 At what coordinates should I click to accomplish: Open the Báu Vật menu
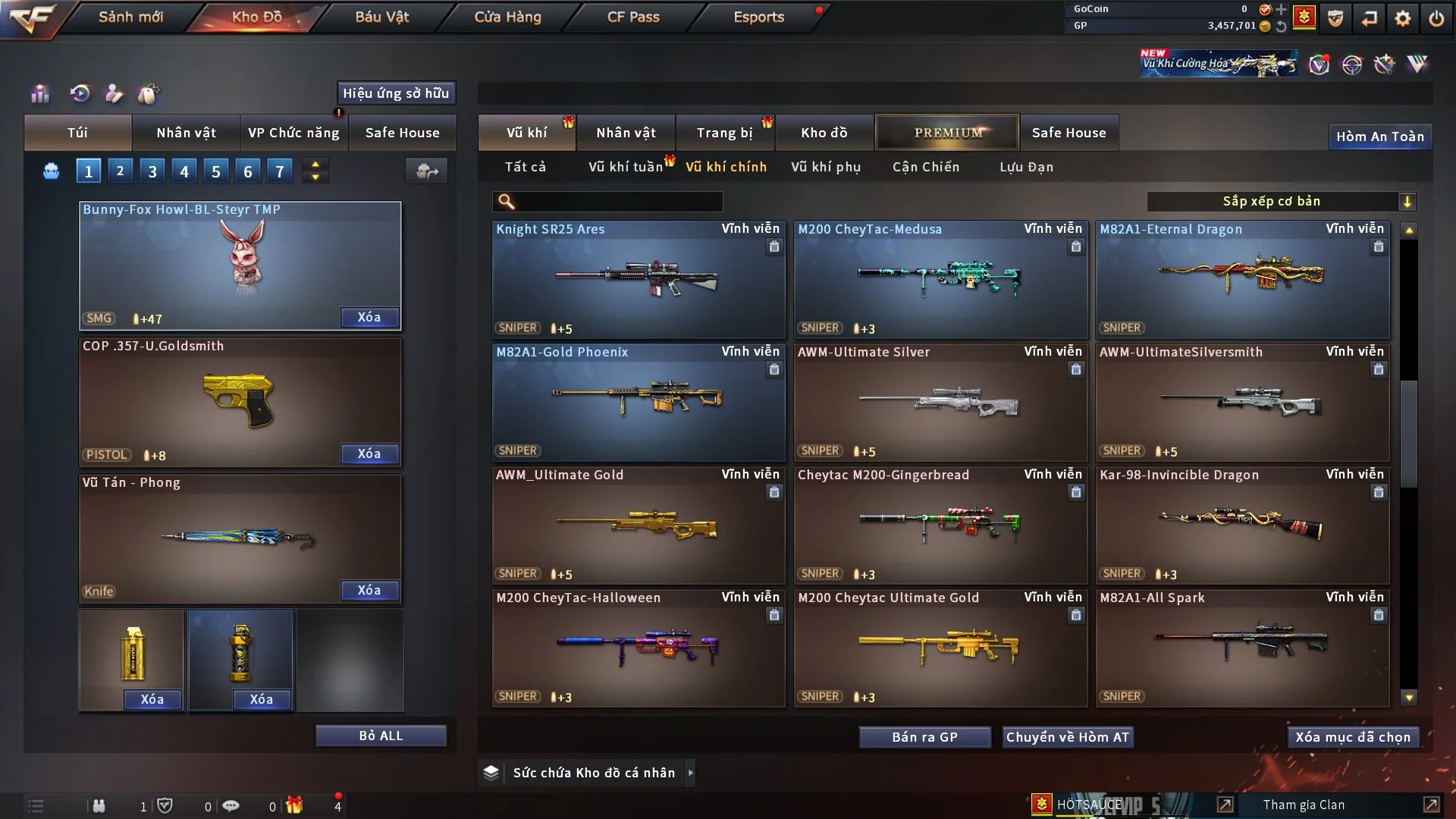coord(381,17)
